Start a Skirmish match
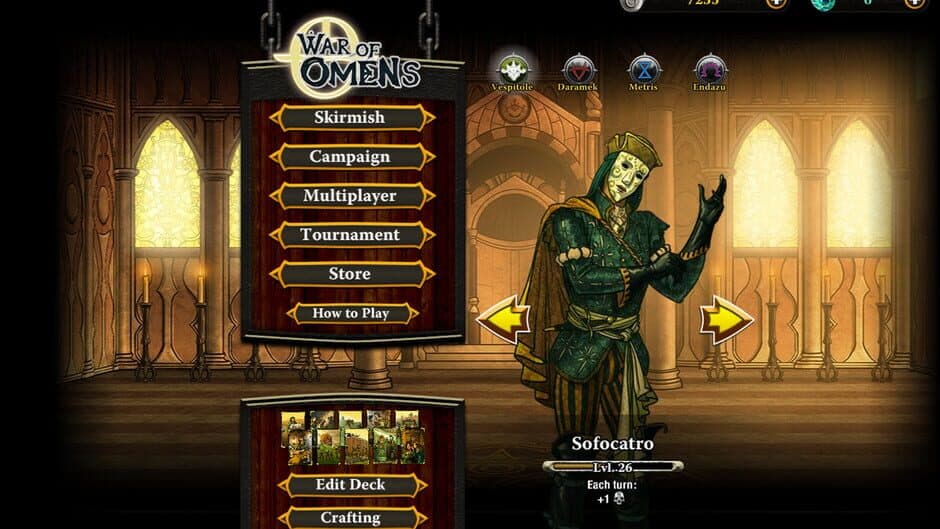 [349, 117]
